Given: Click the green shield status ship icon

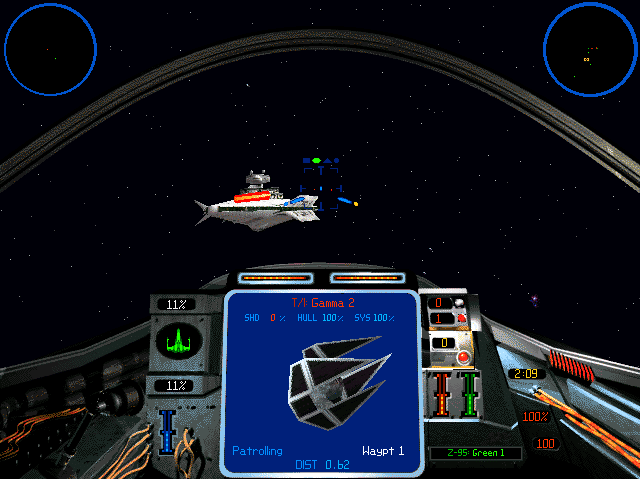Looking at the screenshot, I should tap(180, 341).
